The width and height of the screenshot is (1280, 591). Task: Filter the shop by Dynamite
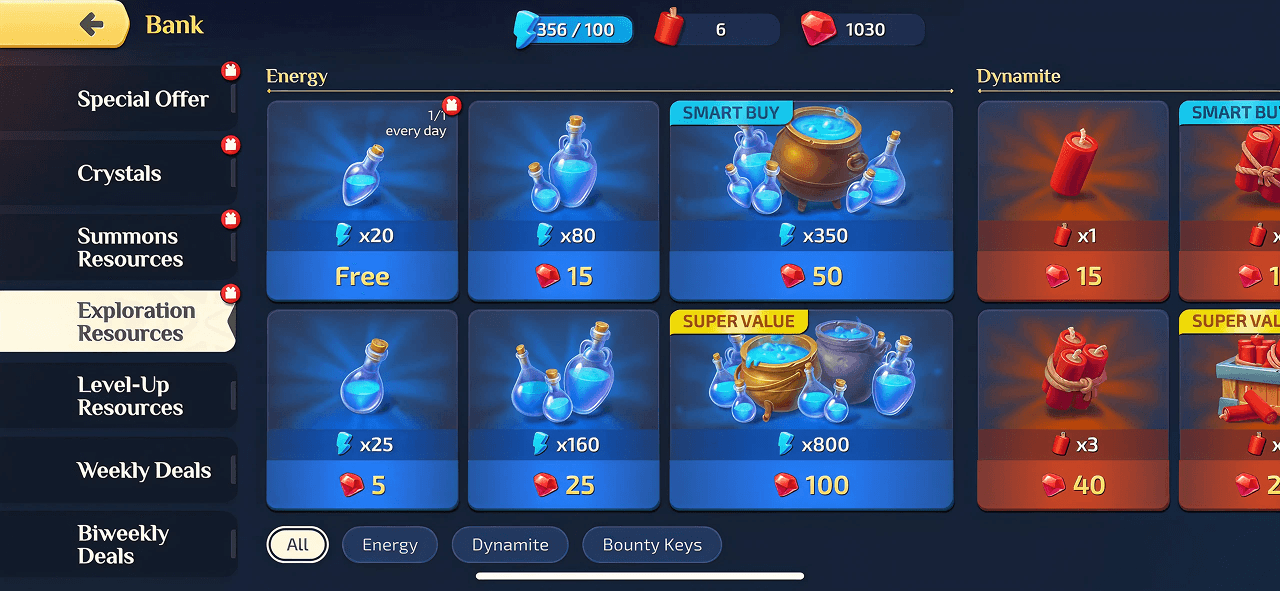(x=510, y=545)
